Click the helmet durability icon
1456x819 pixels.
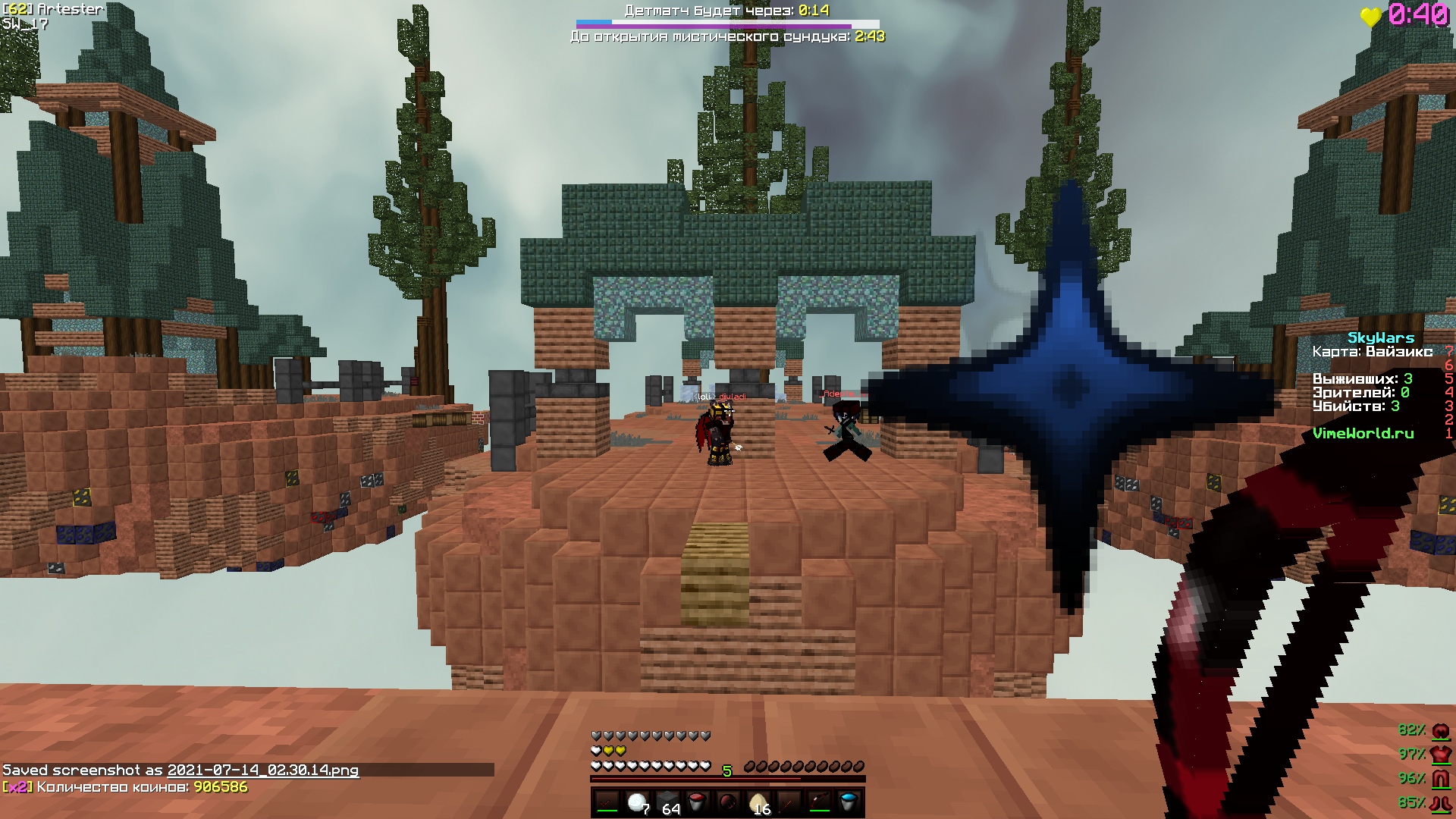(1439, 730)
